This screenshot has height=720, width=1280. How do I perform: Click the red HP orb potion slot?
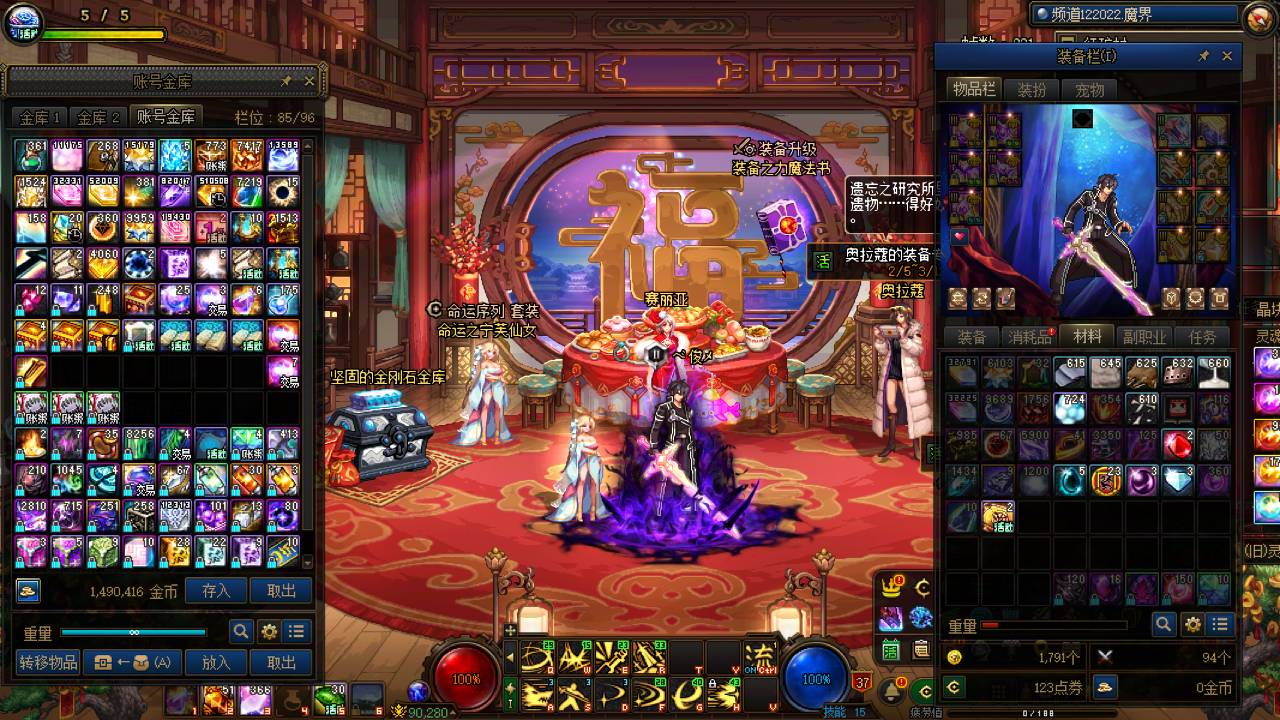466,678
